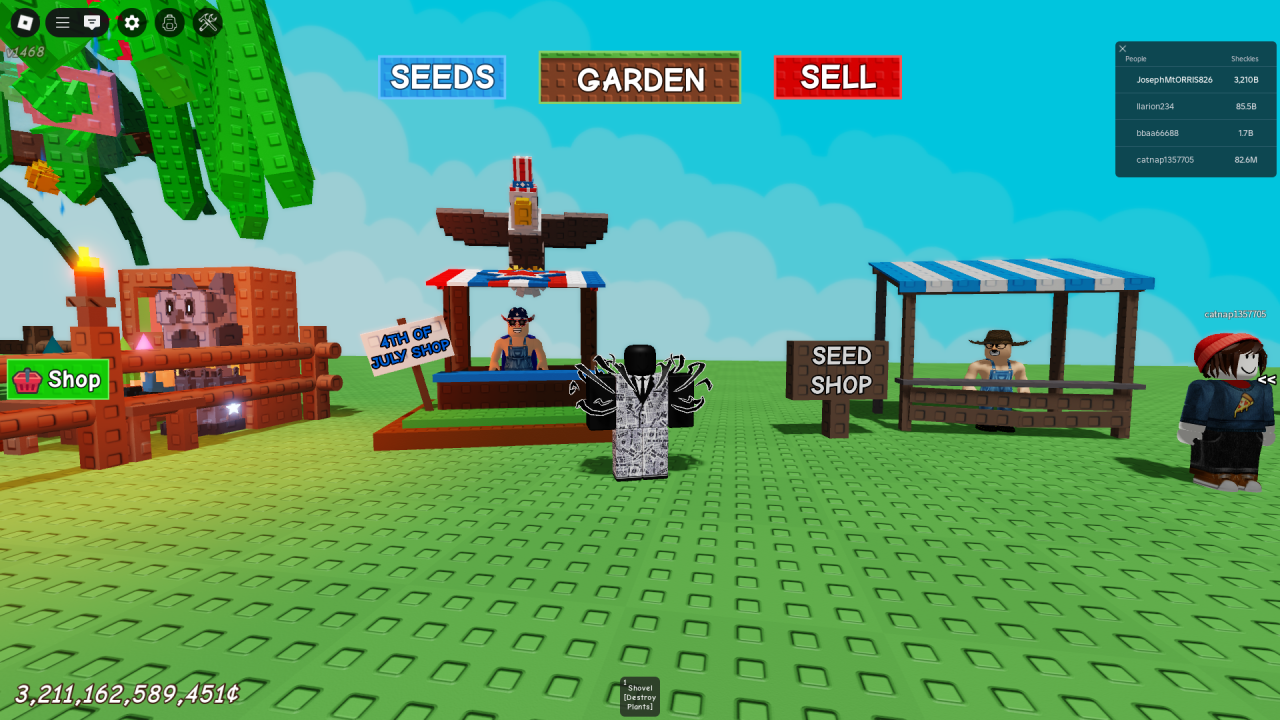
Task: Open the Roblox logo menu
Action: (x=25, y=22)
